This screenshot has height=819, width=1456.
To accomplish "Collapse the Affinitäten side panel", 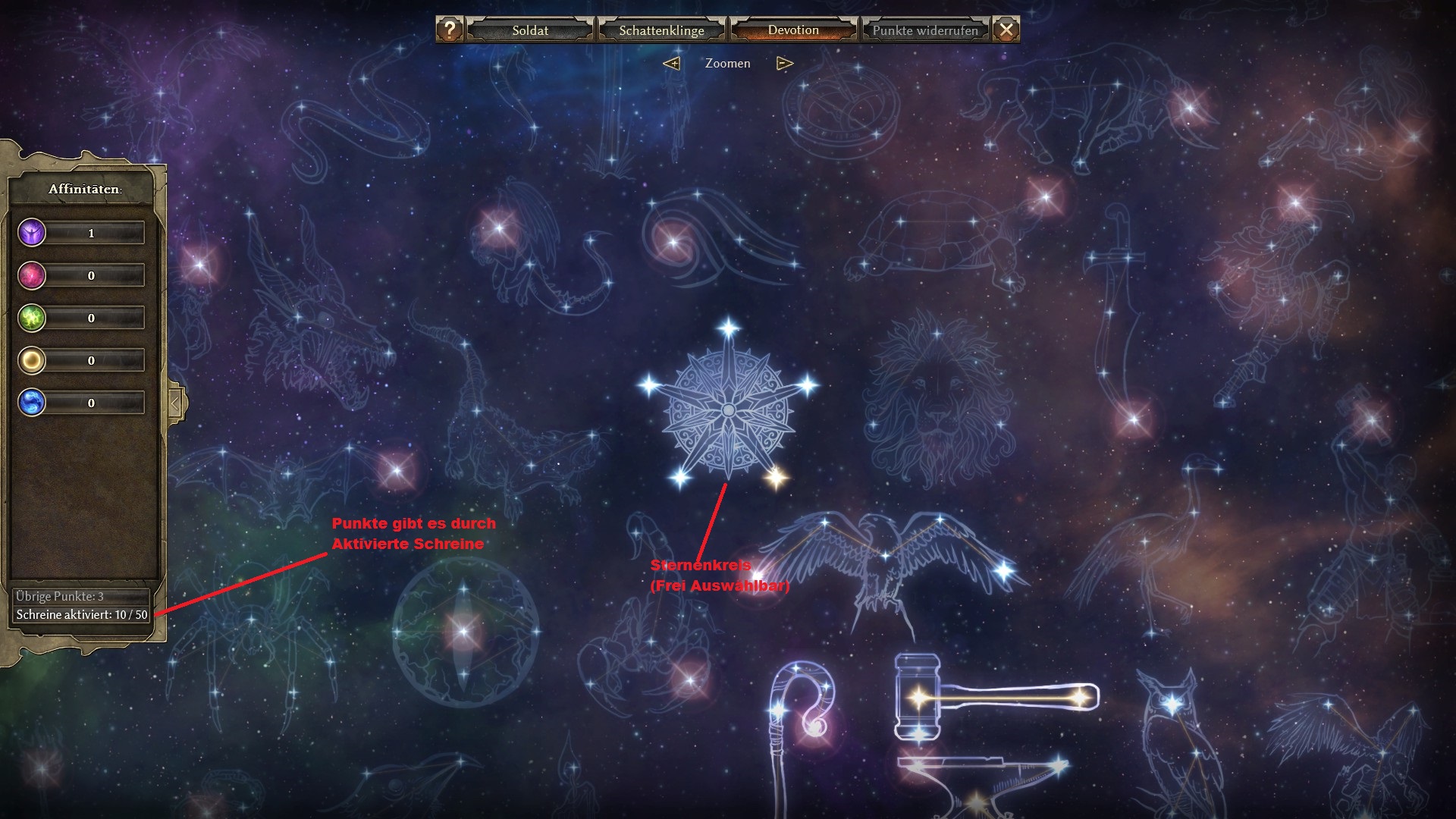I will 175,403.
